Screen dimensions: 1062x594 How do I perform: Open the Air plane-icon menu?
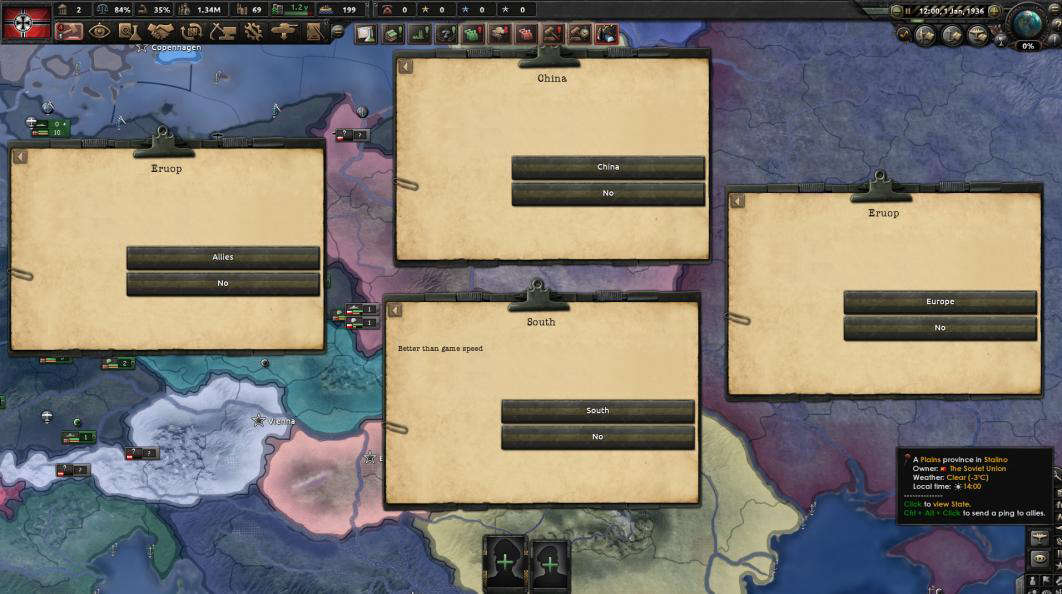pyautogui.click(x=285, y=32)
